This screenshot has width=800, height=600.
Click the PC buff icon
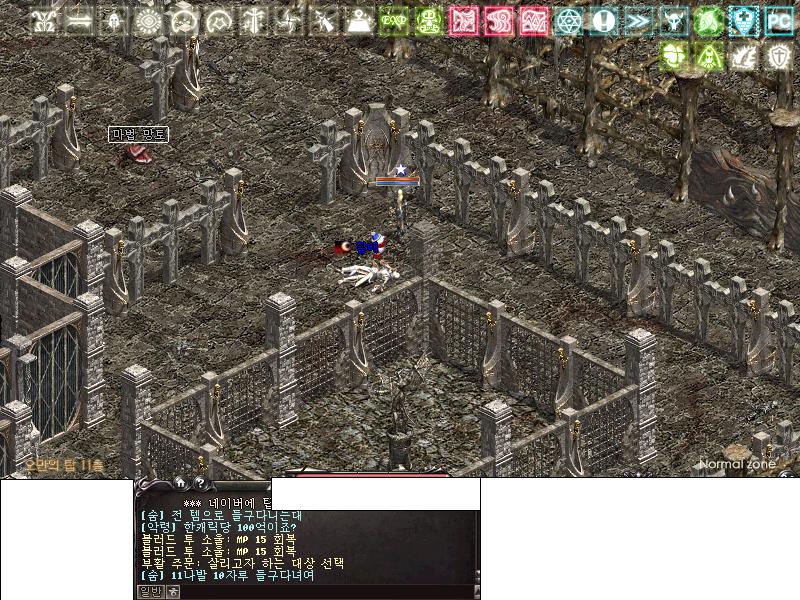pos(779,20)
